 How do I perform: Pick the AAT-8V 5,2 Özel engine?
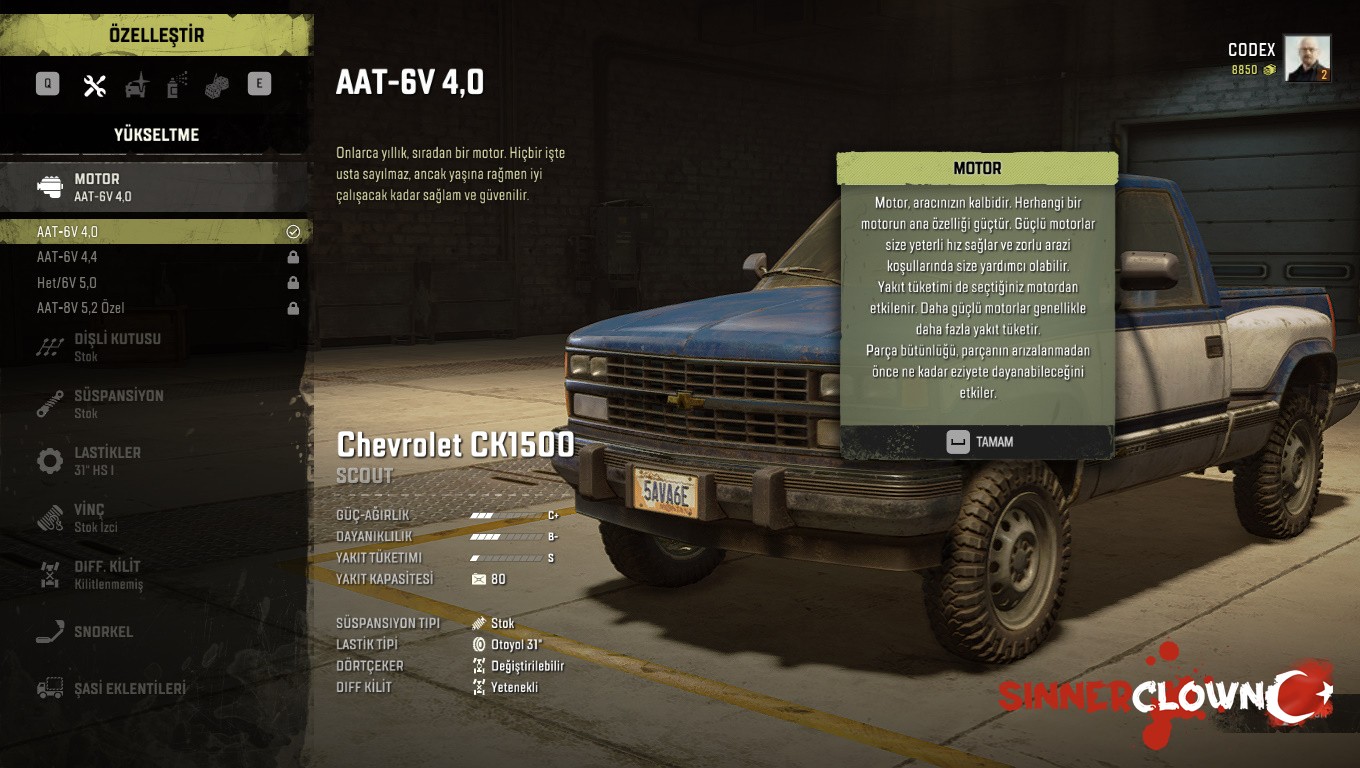155,308
